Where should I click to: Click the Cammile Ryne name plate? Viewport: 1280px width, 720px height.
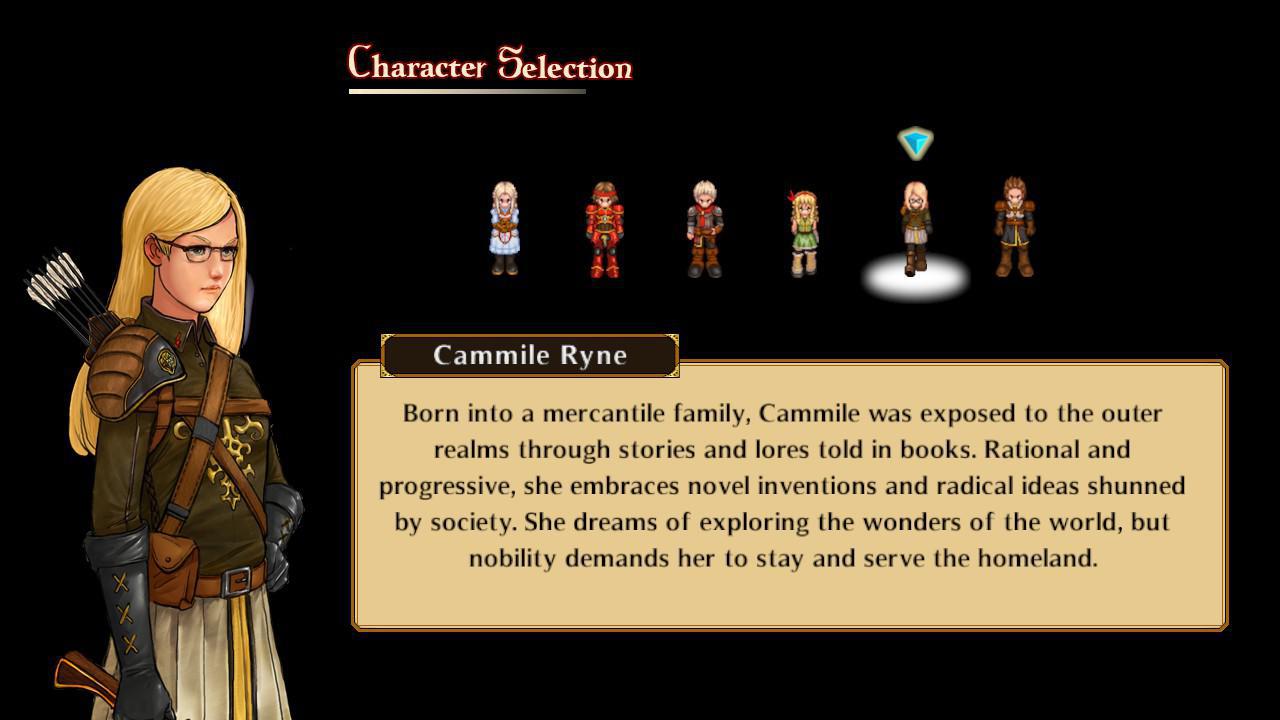[530, 355]
